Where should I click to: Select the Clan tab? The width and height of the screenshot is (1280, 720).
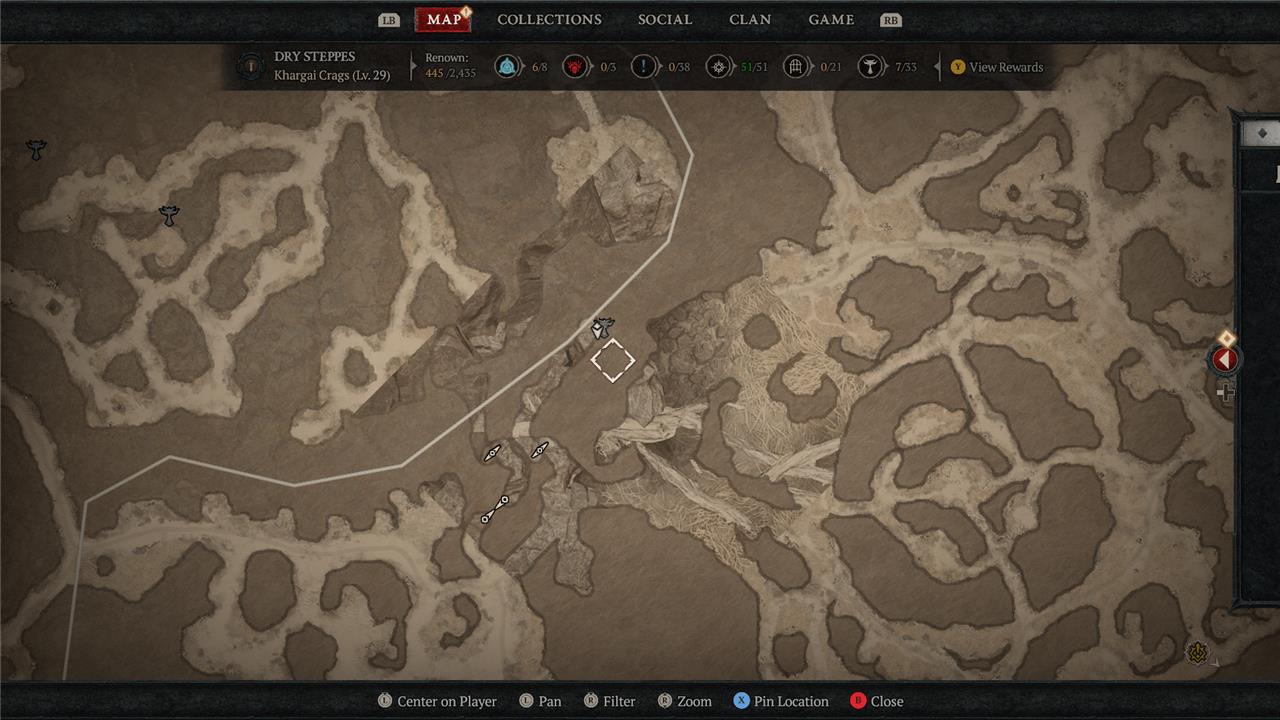click(750, 20)
